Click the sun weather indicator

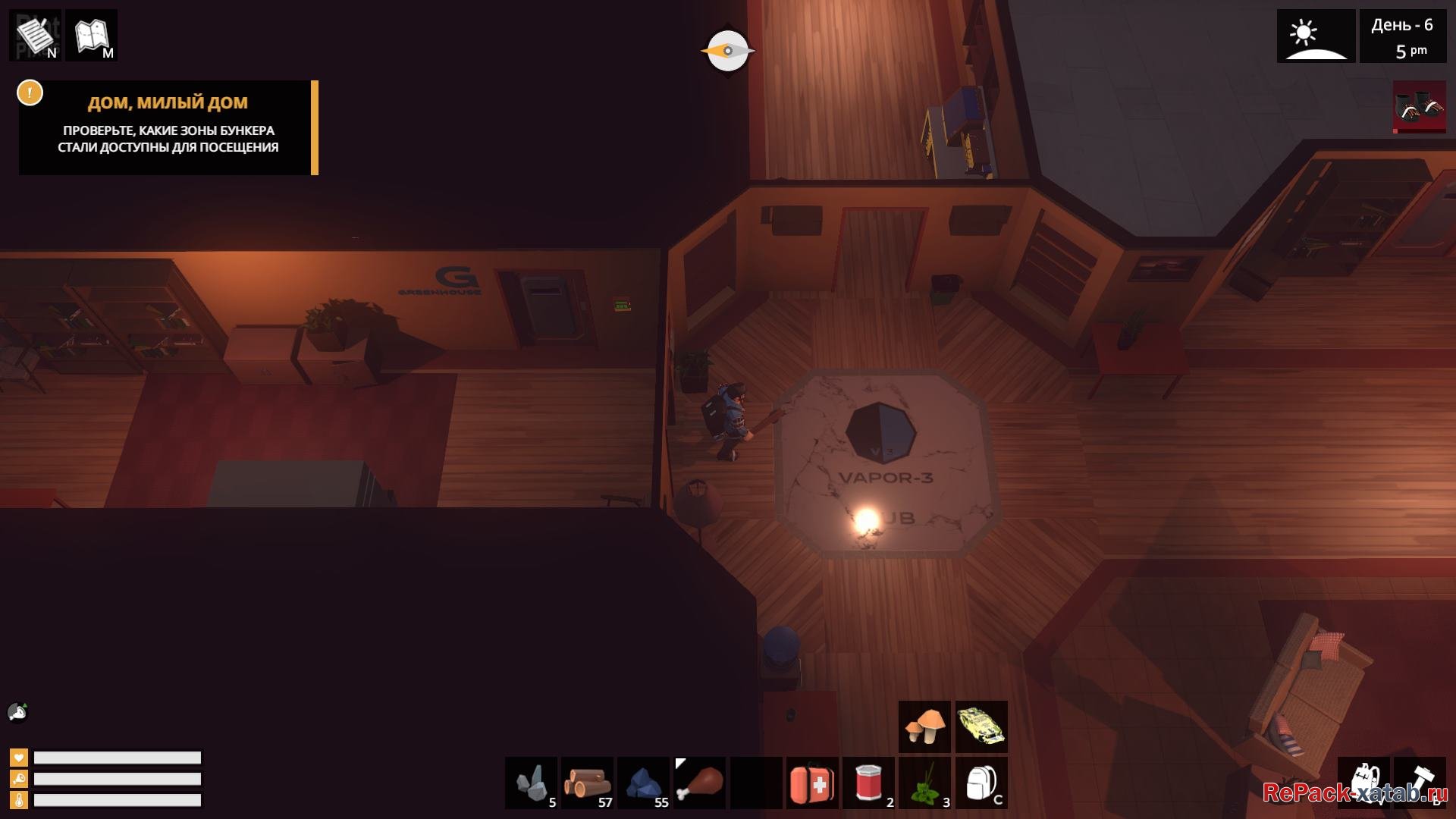coord(1316,36)
